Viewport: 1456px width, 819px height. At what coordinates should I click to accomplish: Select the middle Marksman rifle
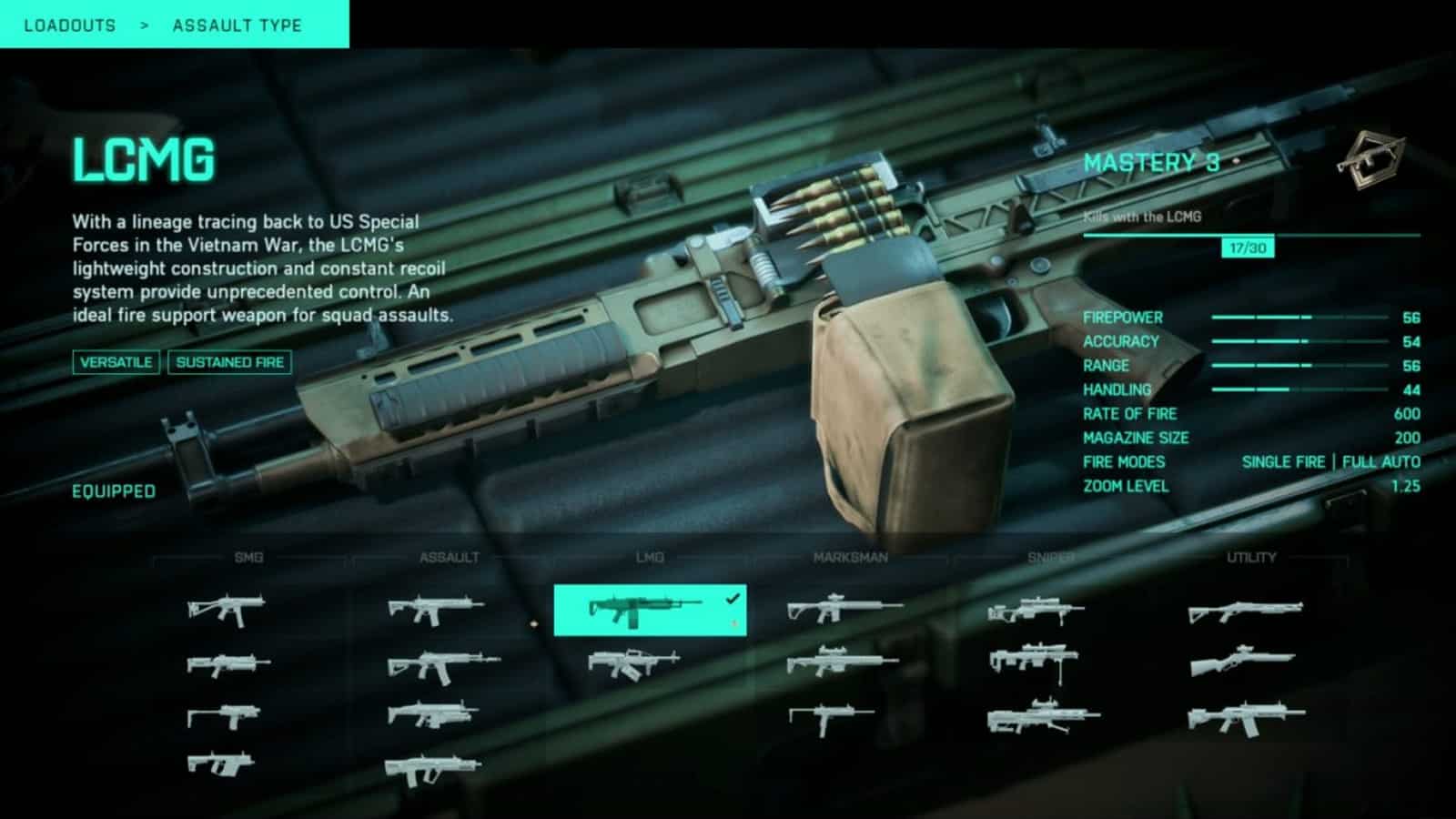(x=842, y=662)
